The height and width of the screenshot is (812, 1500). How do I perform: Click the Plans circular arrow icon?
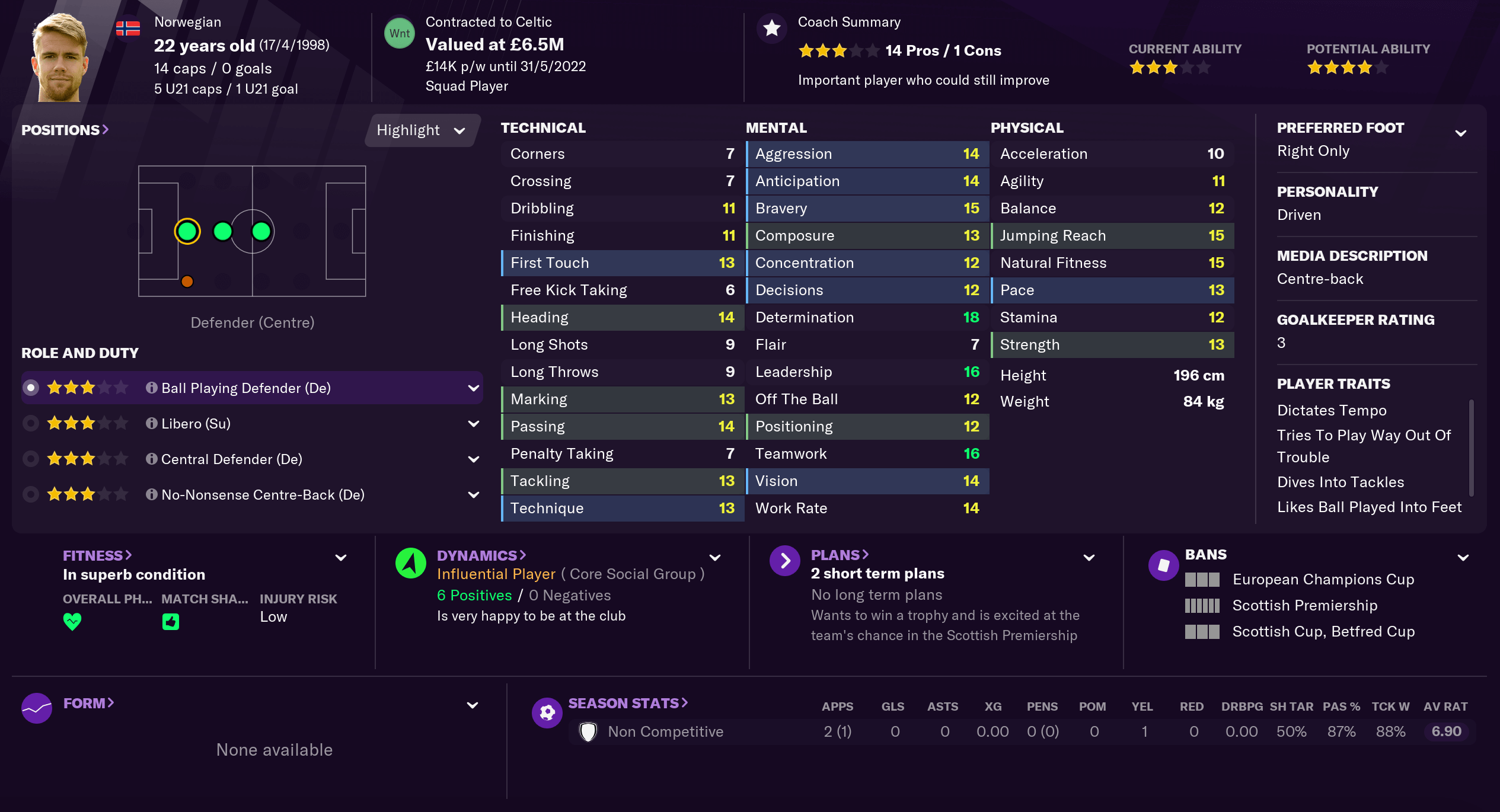(x=785, y=560)
